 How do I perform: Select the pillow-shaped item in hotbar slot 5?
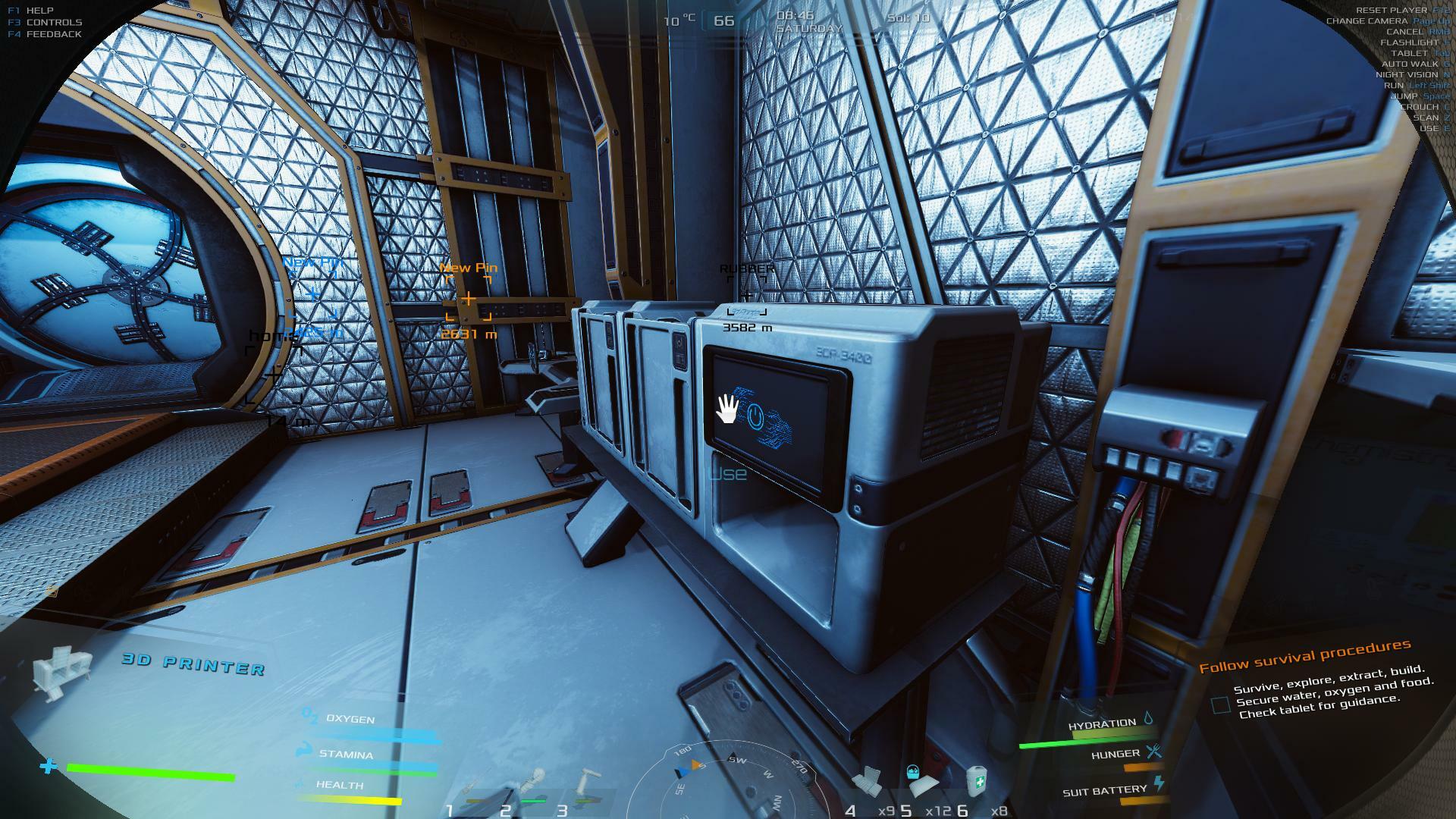(x=921, y=781)
